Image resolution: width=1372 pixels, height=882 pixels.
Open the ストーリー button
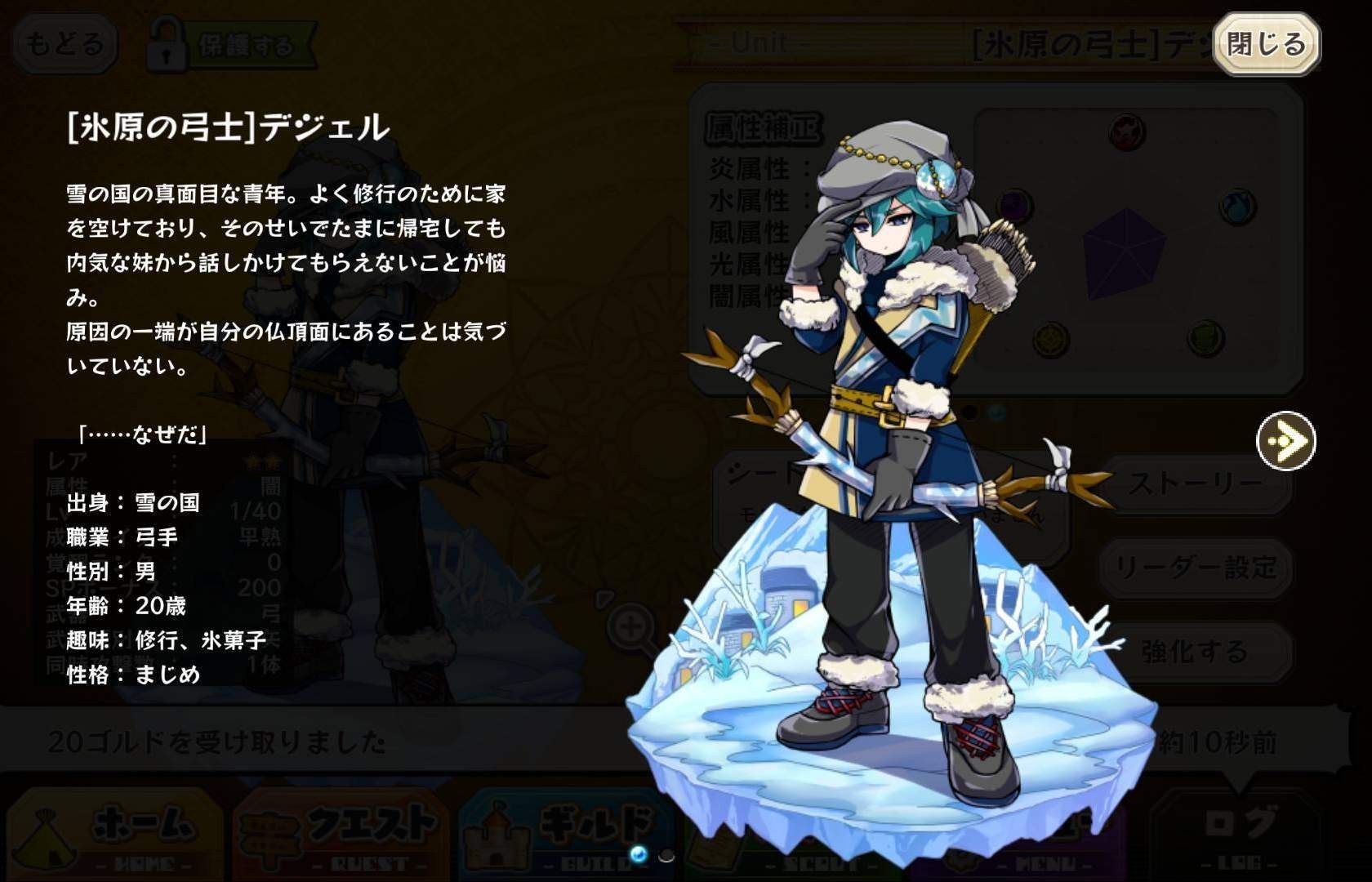(1196, 485)
